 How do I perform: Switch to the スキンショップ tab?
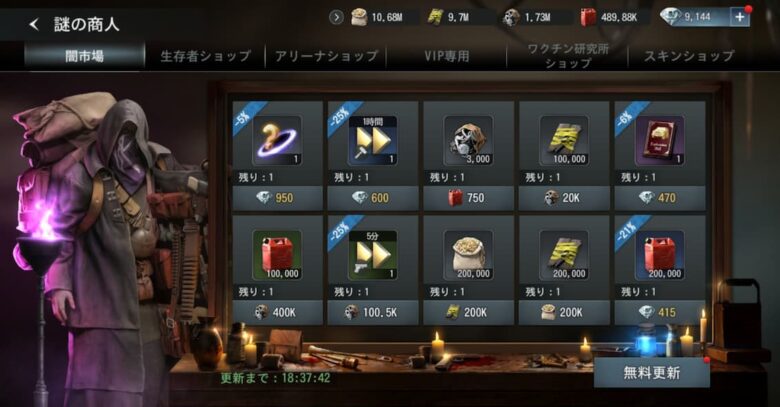pyautogui.click(x=688, y=56)
